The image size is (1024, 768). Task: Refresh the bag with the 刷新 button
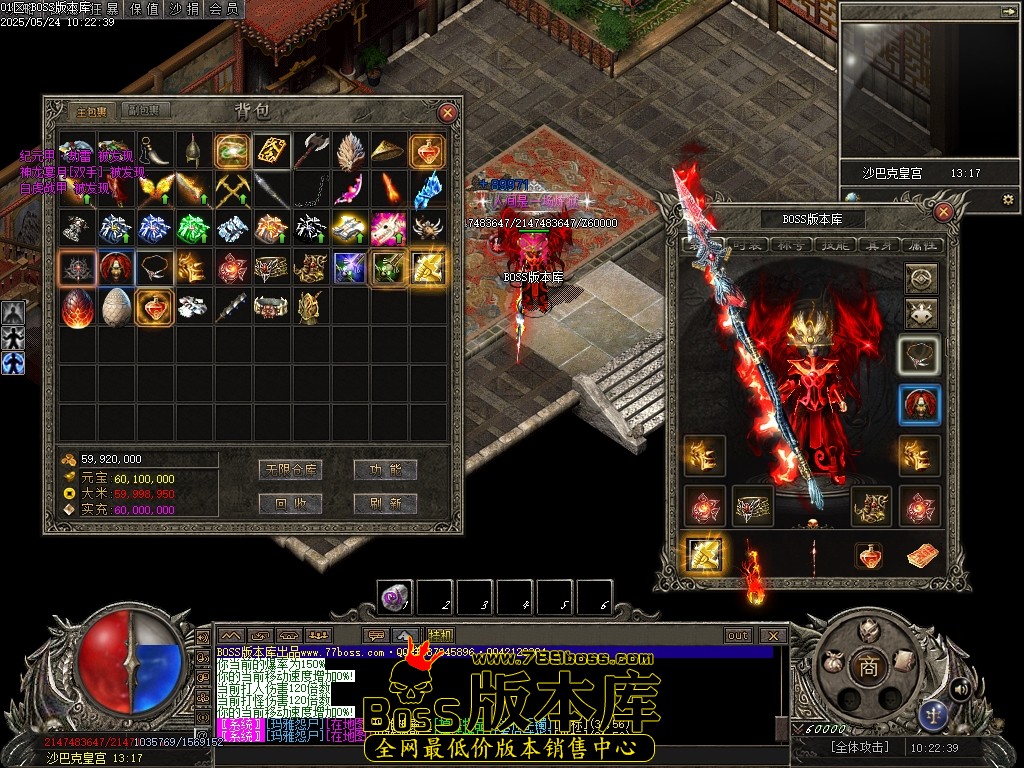[385, 504]
